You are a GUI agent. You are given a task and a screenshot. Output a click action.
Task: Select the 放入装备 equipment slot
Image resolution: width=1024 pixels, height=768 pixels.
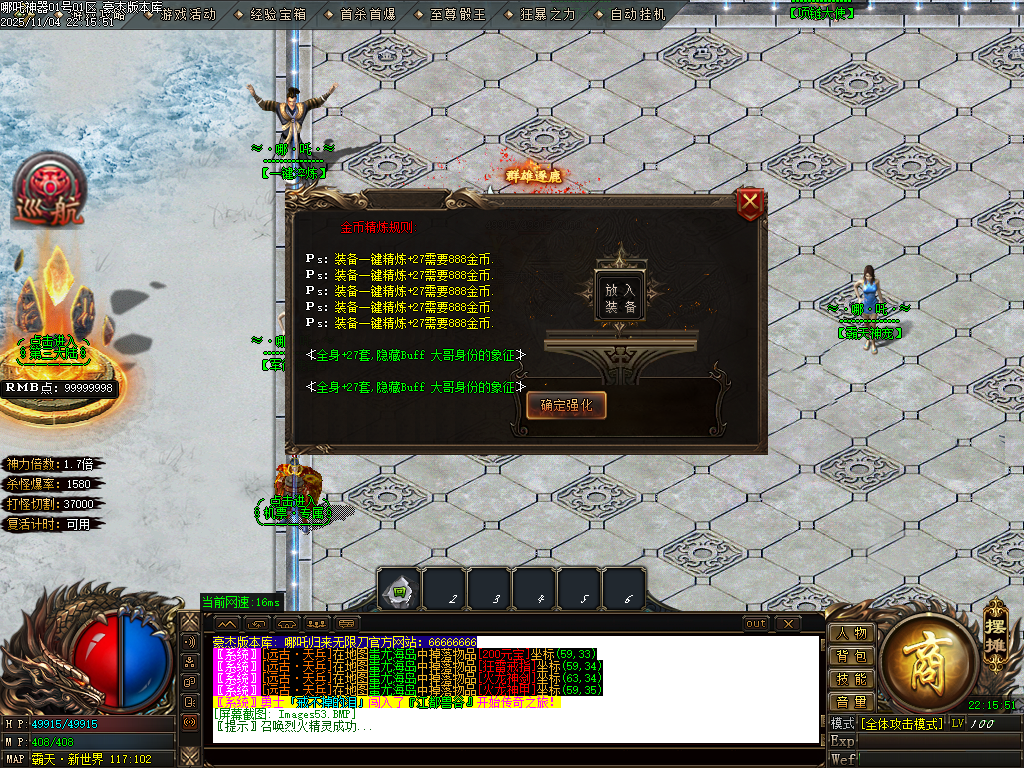tap(619, 297)
